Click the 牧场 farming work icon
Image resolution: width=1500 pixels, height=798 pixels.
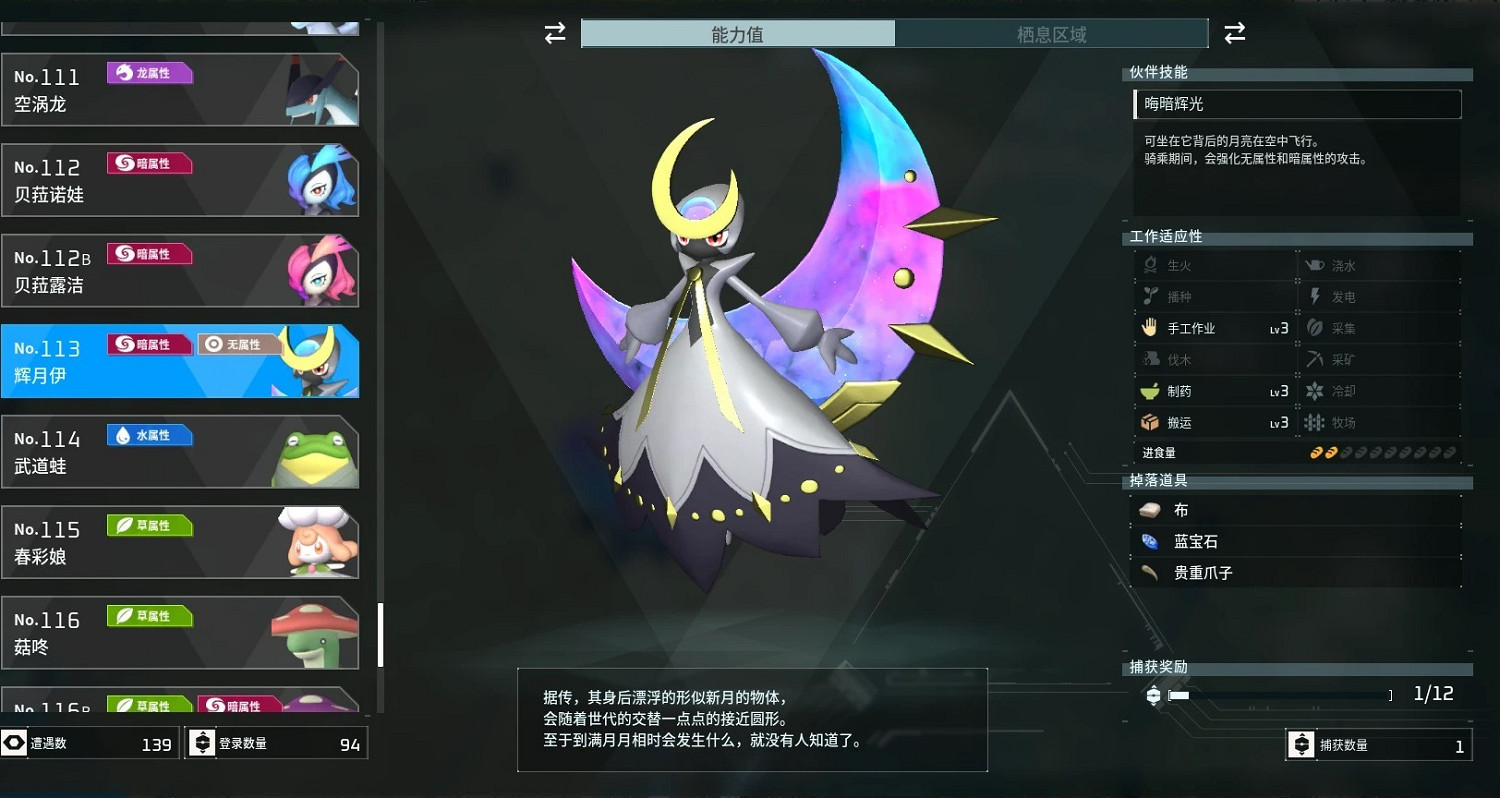[x=1314, y=422]
